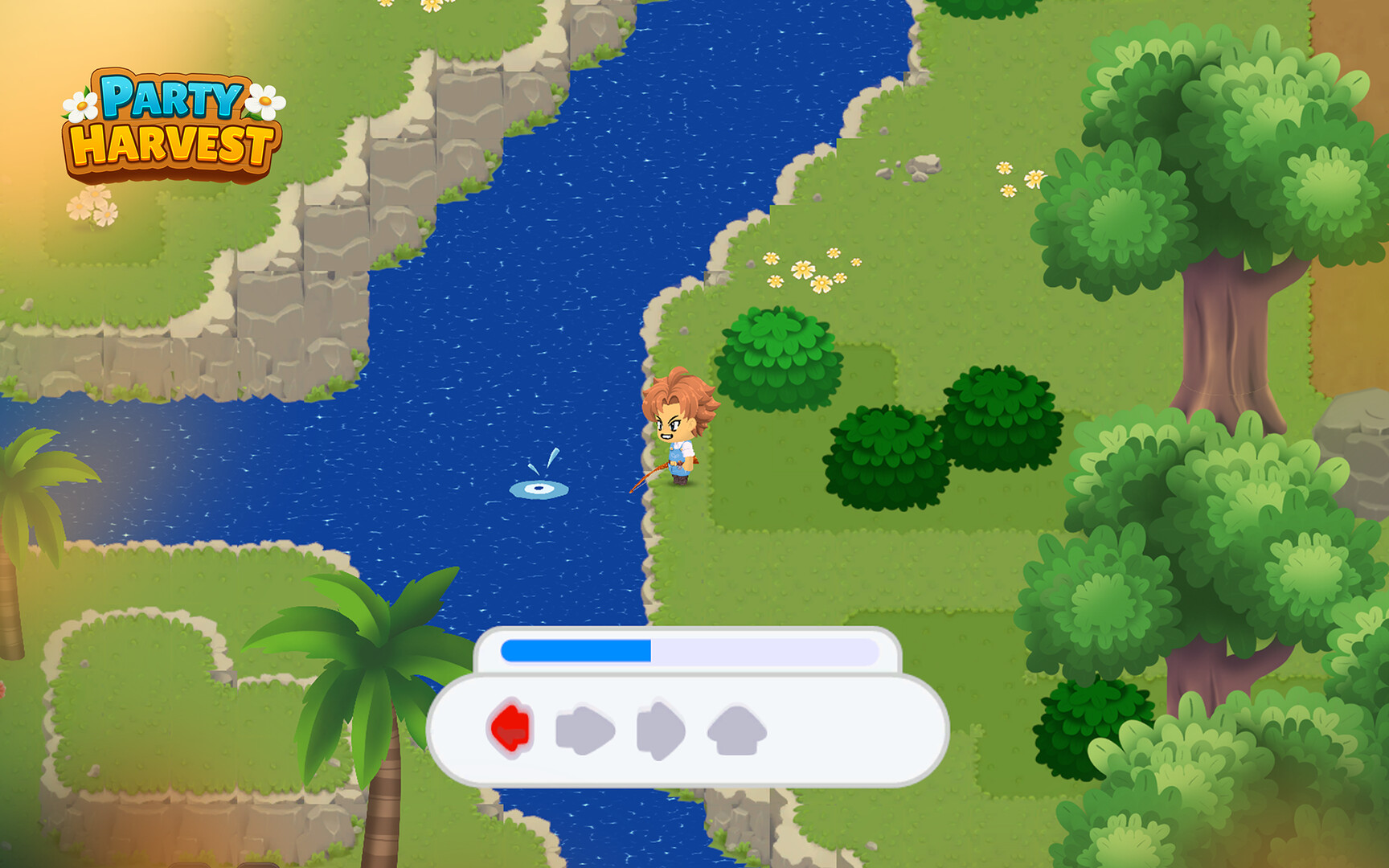Click the small rocks near the riverbank
1389x868 pixels.
(912, 169)
